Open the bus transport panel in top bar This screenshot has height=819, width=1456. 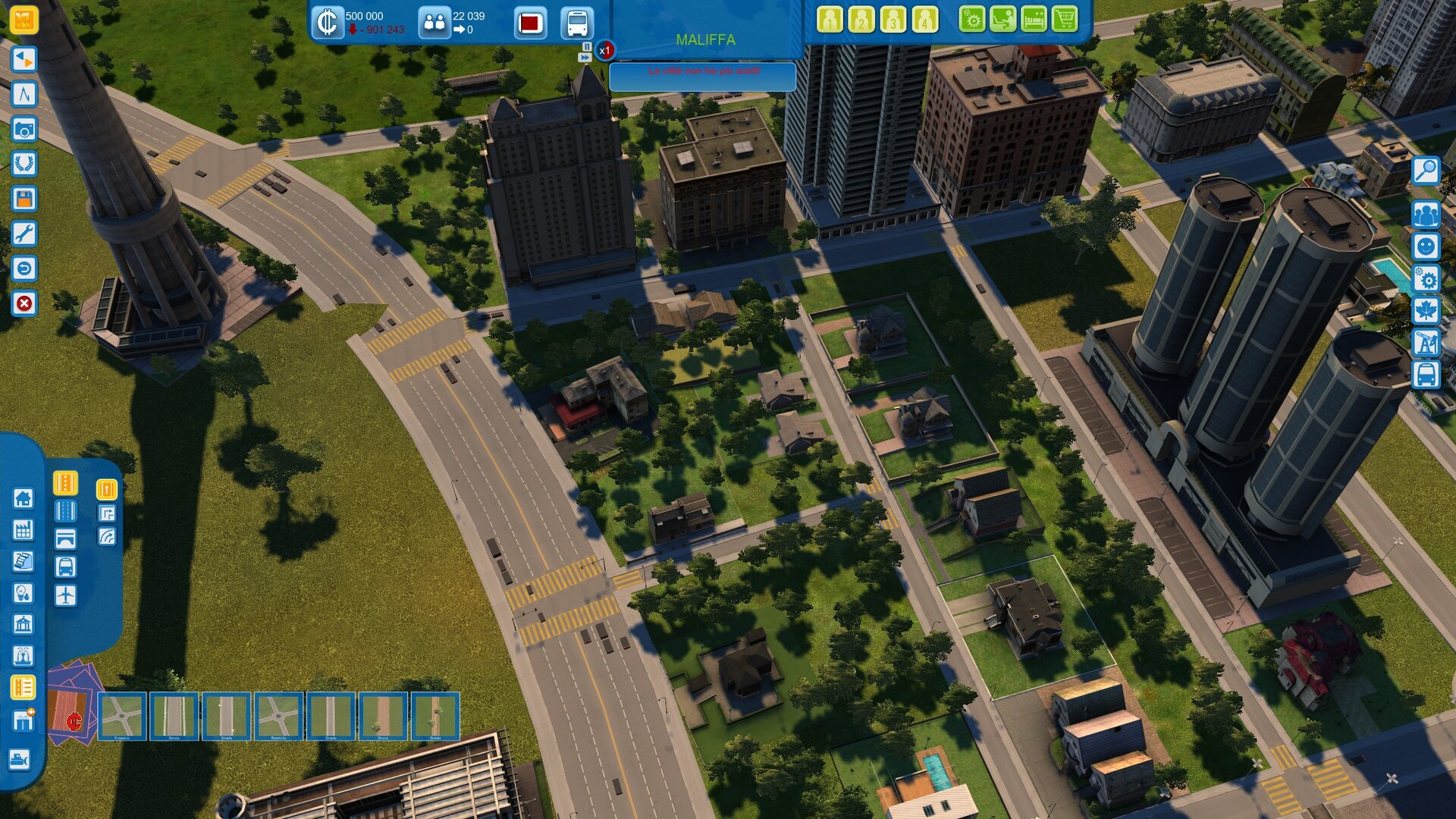click(576, 23)
